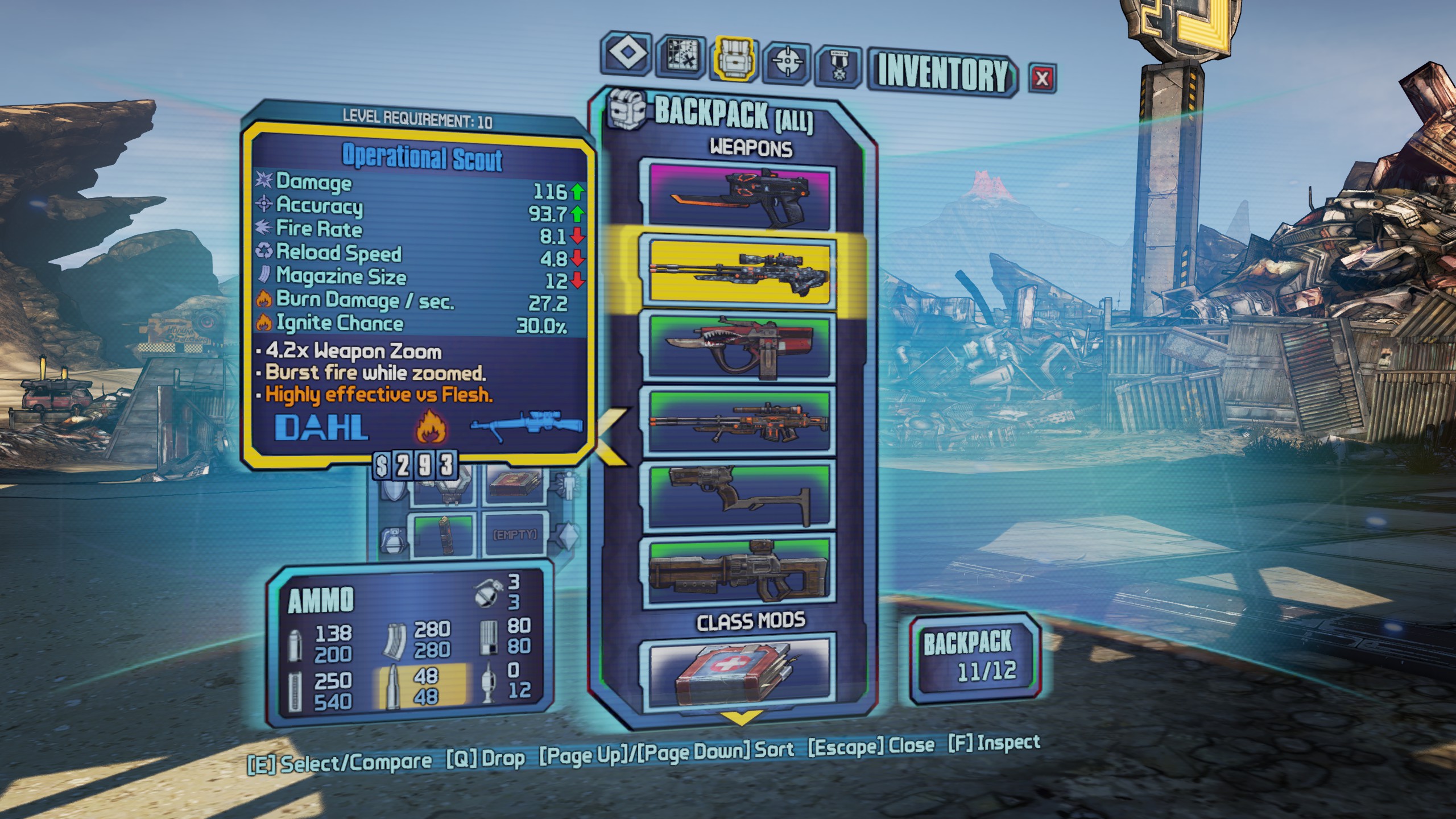Choose the highlighted Operational Scout sniper rifle
This screenshot has height=819, width=1456.
pyautogui.click(x=739, y=271)
